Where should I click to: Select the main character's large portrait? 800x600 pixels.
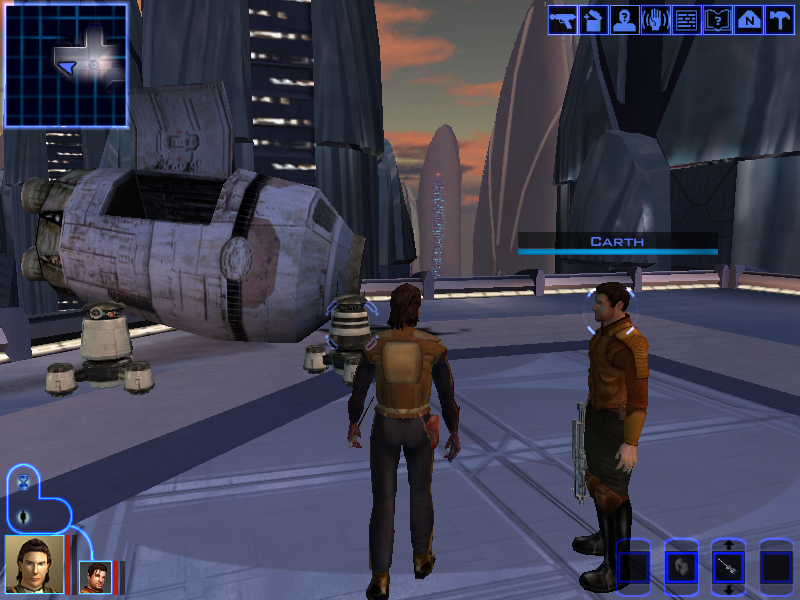33,565
